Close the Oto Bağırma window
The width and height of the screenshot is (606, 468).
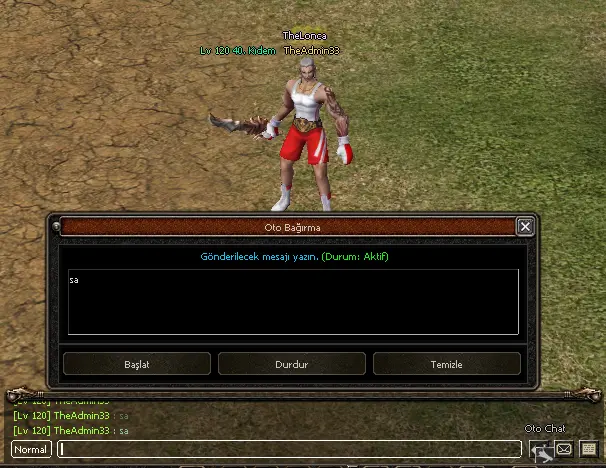pyautogui.click(x=525, y=227)
